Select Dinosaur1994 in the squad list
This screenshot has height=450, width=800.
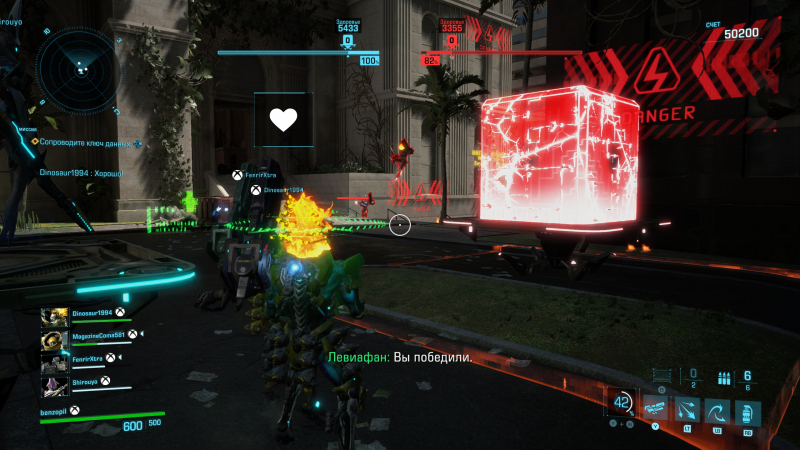pos(94,314)
